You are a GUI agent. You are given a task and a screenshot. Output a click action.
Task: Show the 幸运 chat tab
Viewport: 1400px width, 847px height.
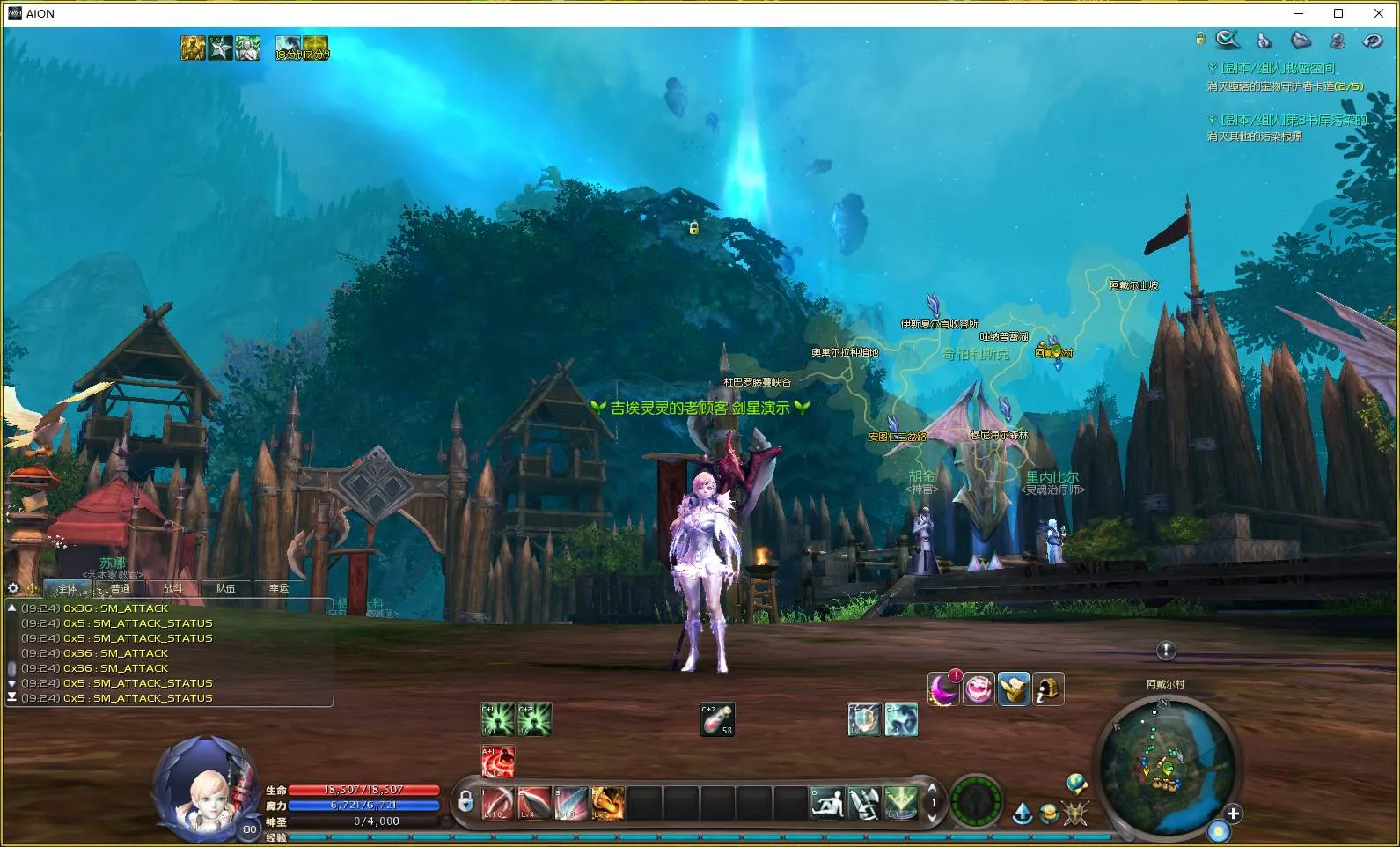[279, 588]
